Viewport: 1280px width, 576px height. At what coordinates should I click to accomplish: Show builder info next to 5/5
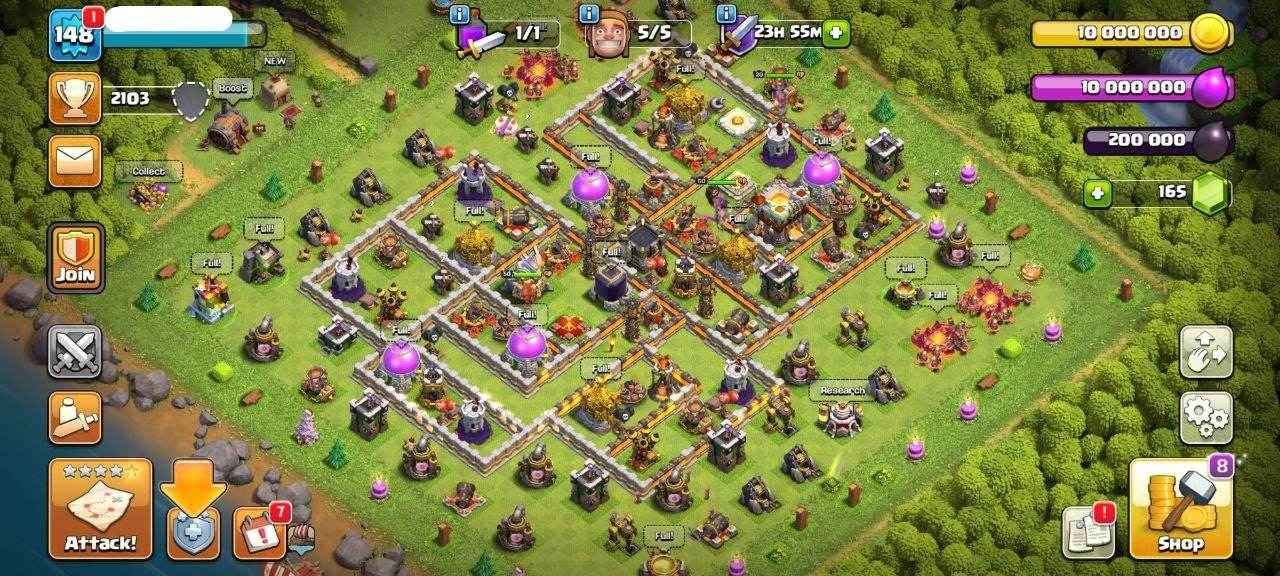click(589, 14)
